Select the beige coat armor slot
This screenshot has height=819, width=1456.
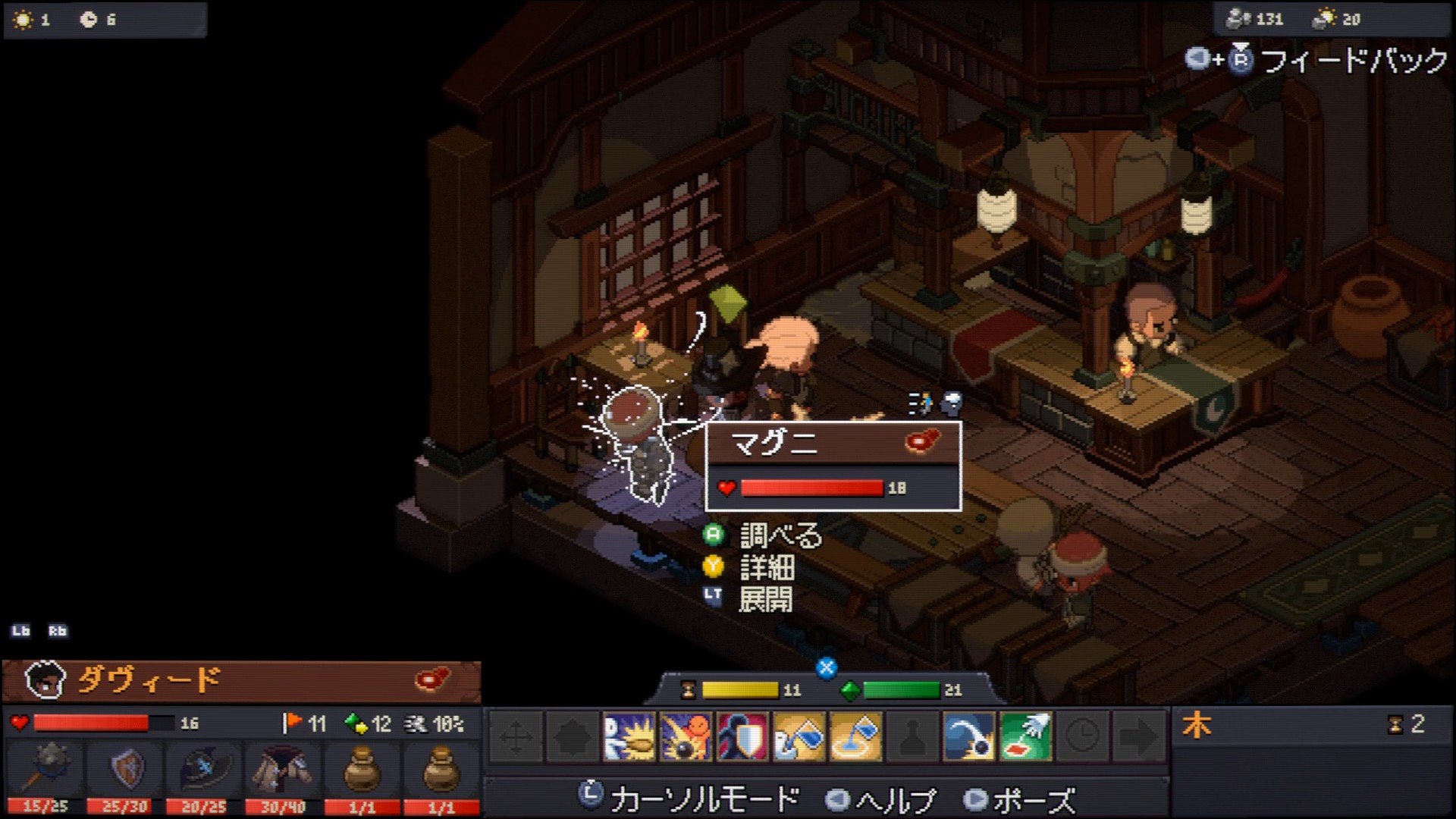pyautogui.click(x=282, y=770)
